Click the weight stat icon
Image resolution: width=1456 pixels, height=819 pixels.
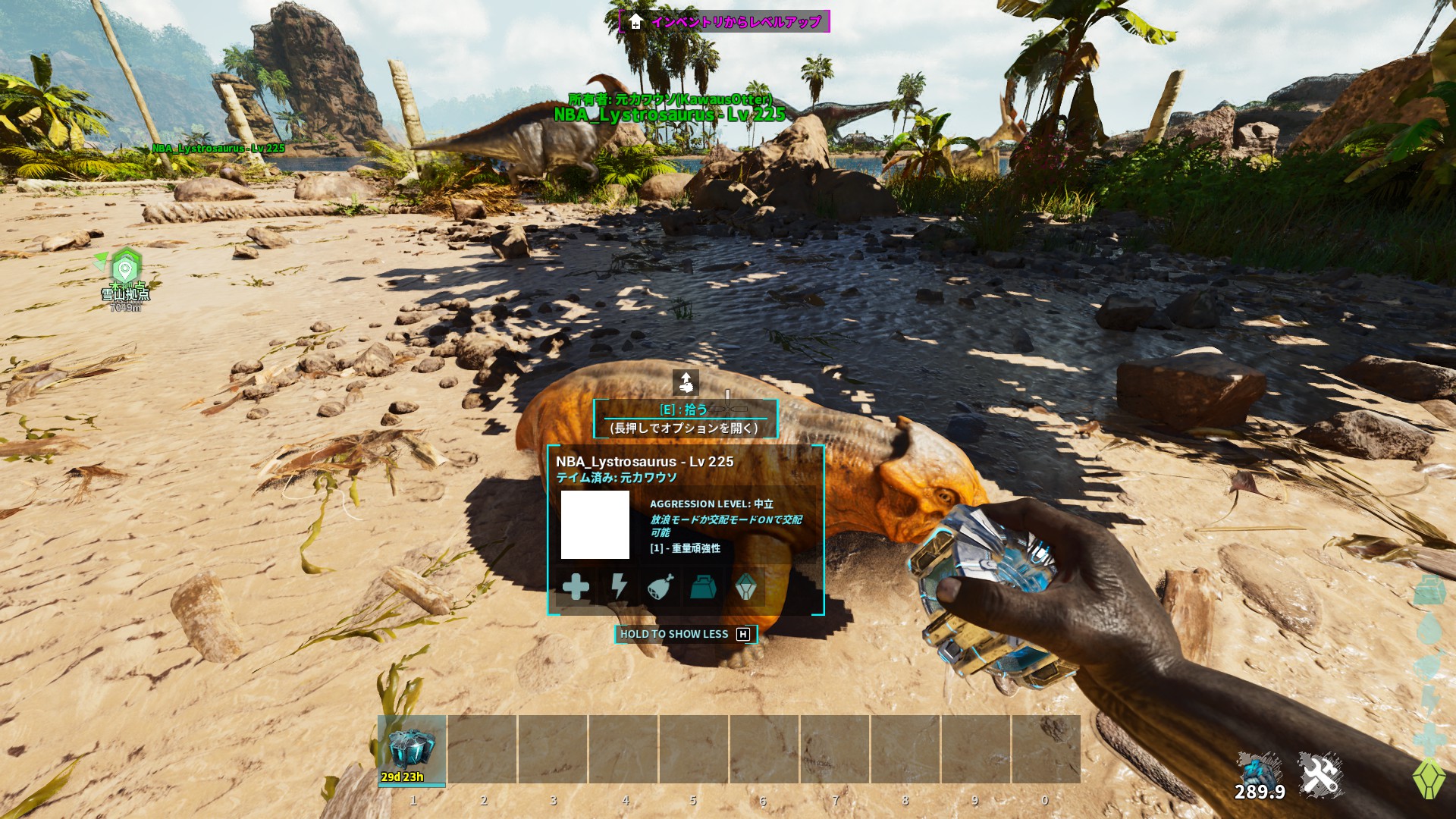pos(703,586)
